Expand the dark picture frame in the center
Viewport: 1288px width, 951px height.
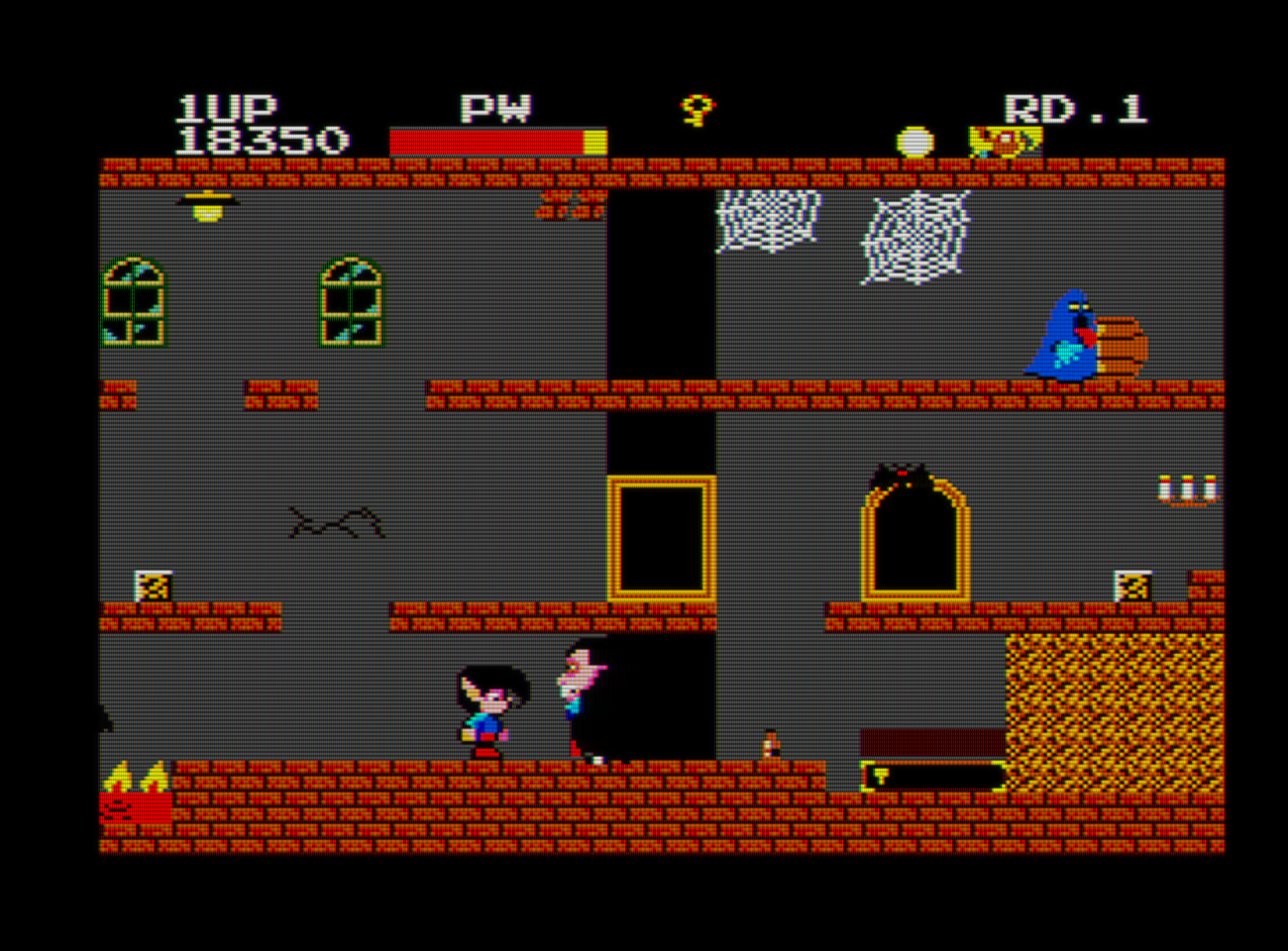pyautogui.click(x=662, y=538)
